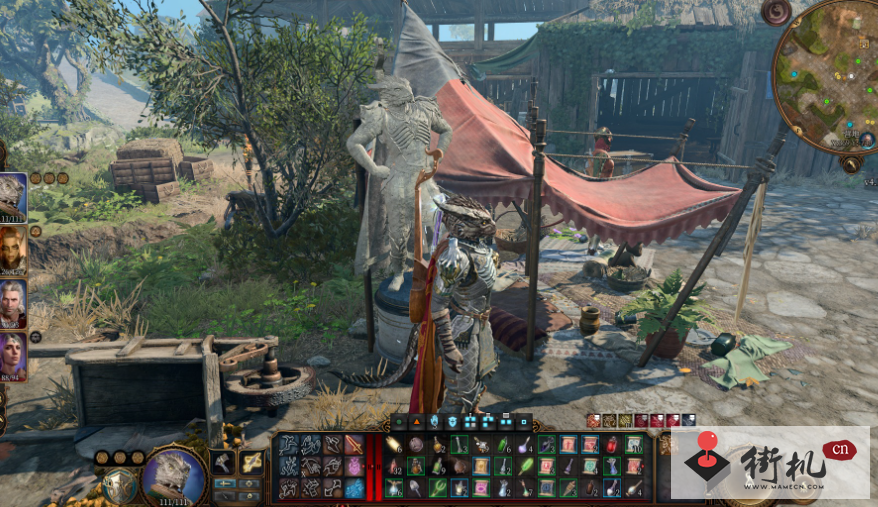Select the purple-skinned companion portrait
Screen dimensions: 878x507
tap(12, 356)
